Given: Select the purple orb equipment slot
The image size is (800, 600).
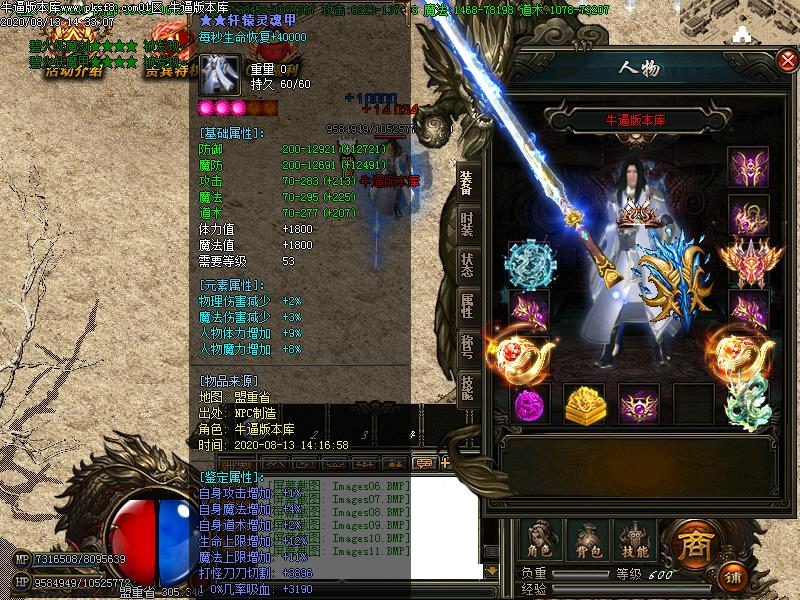Looking at the screenshot, I should [529, 405].
